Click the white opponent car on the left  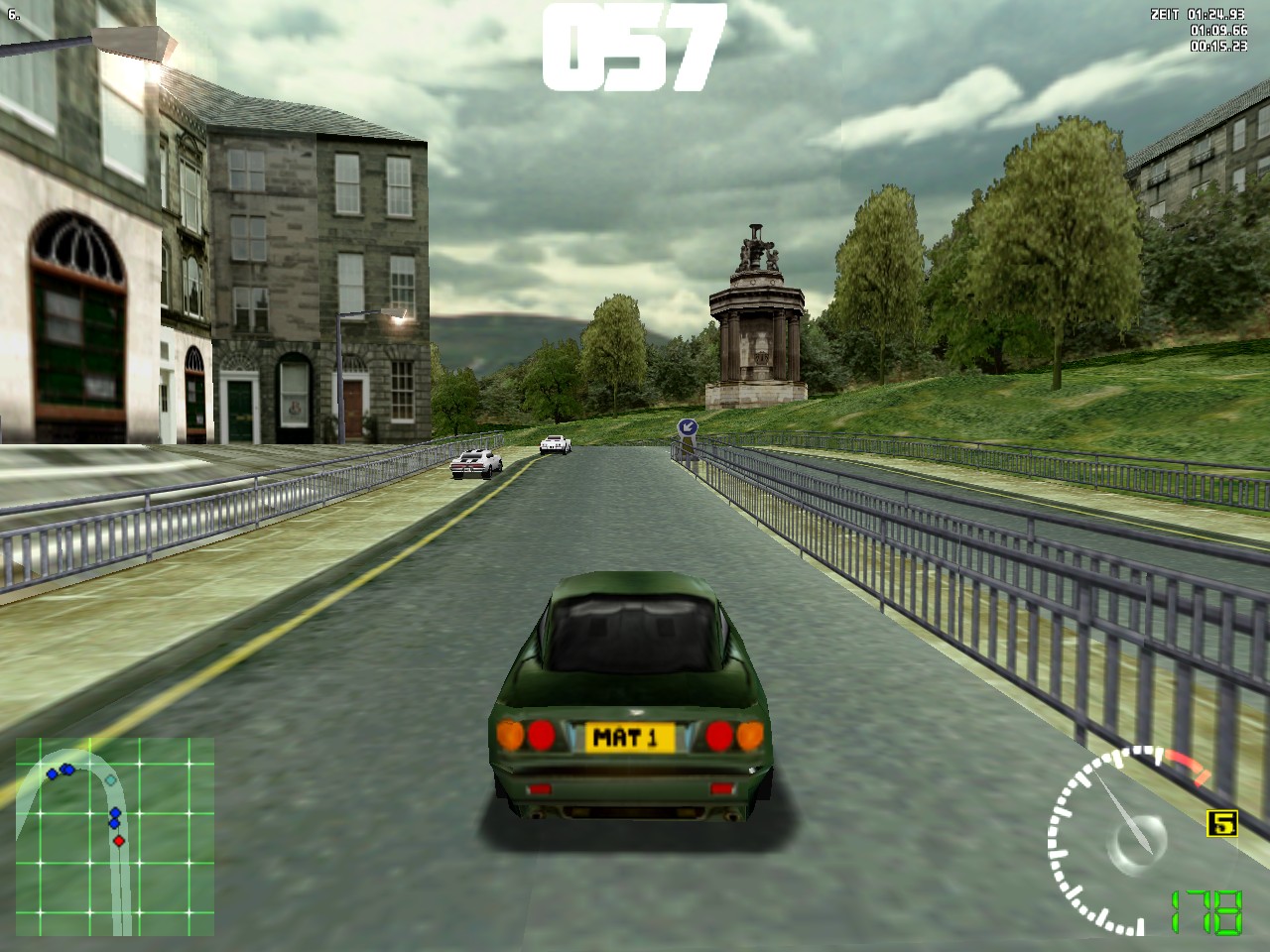(x=473, y=464)
